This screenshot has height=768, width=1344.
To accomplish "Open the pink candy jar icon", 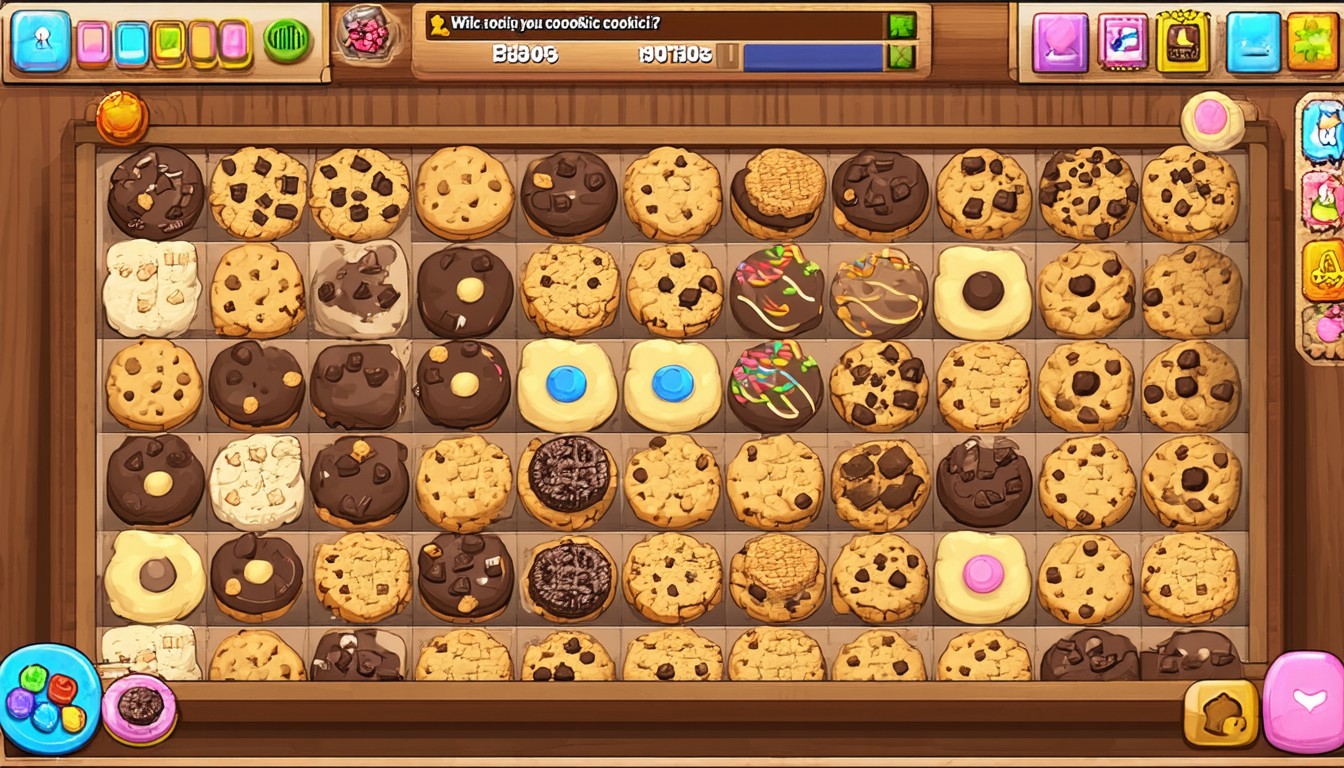I will pyautogui.click(x=367, y=32).
